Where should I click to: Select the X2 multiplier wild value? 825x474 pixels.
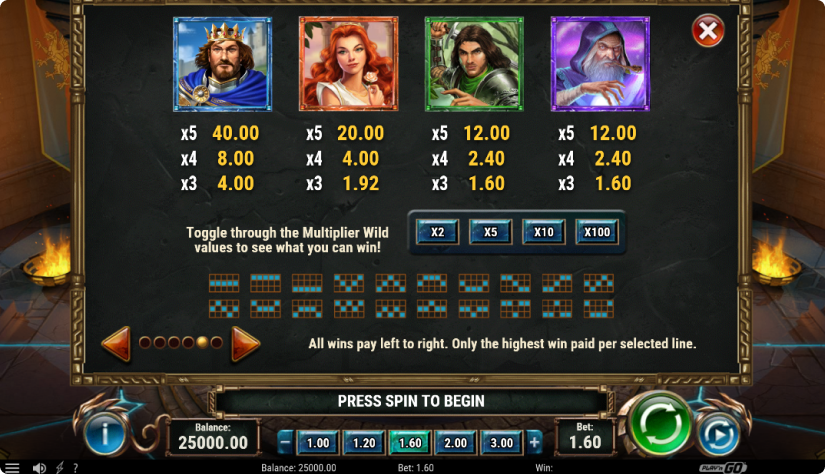coord(437,232)
